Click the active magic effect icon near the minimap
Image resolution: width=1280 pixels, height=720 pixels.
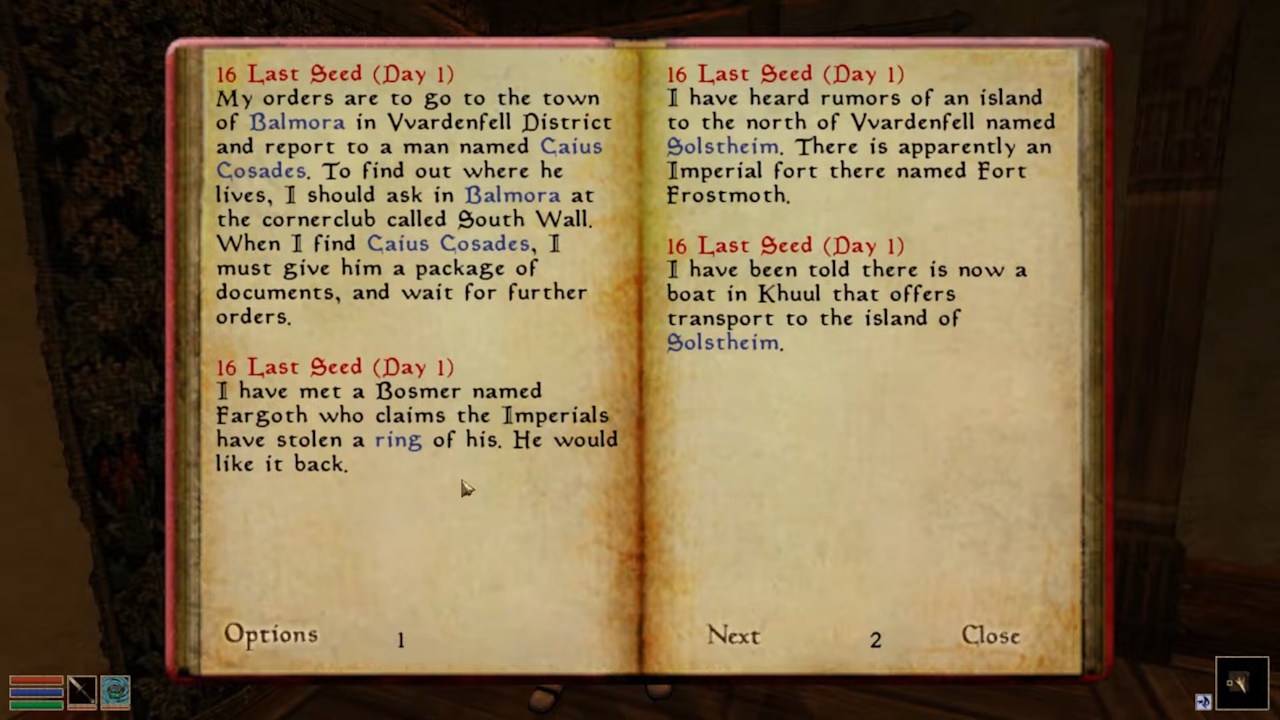point(1204,700)
